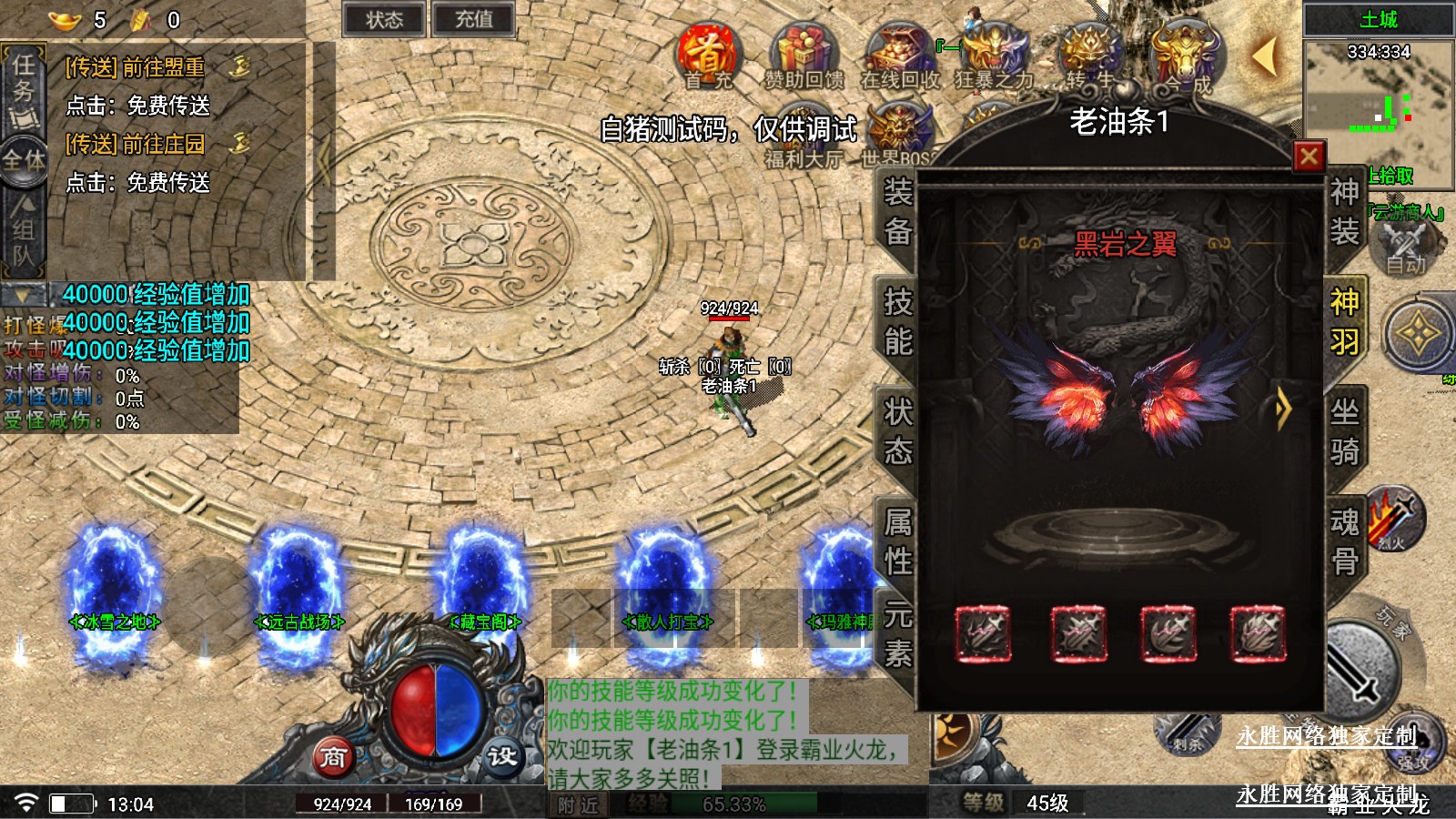Switch to the 装备 equipment tab

point(897,211)
